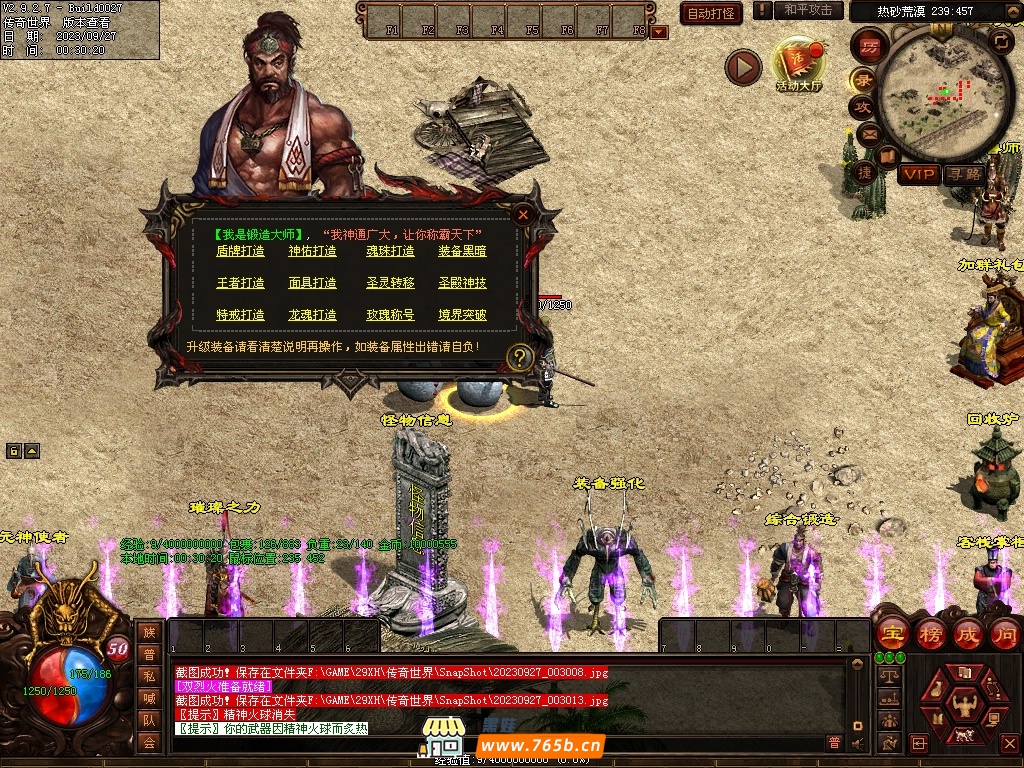The width and height of the screenshot is (1024, 768).
Task: Click the round play arrow button
Action: click(743, 68)
